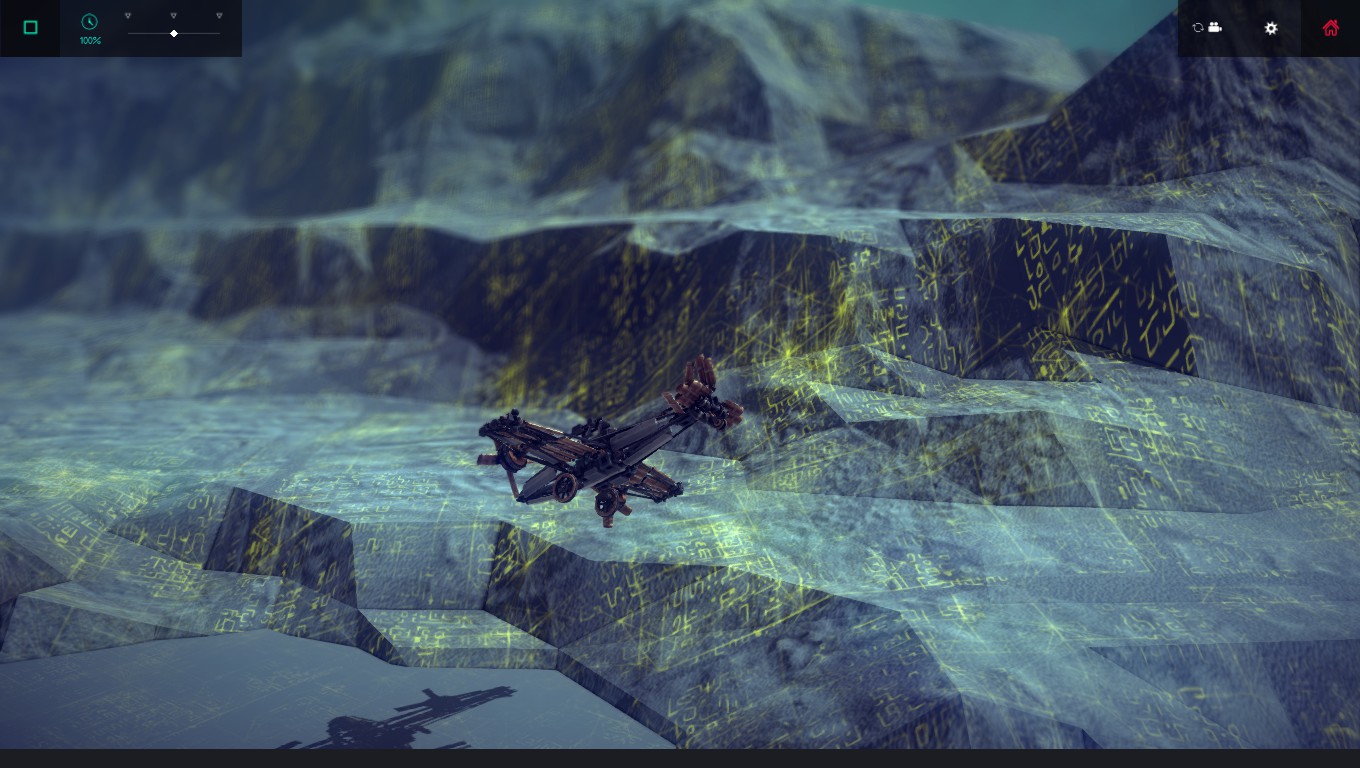
Task: Select the flying machine in the scene
Action: (600, 450)
